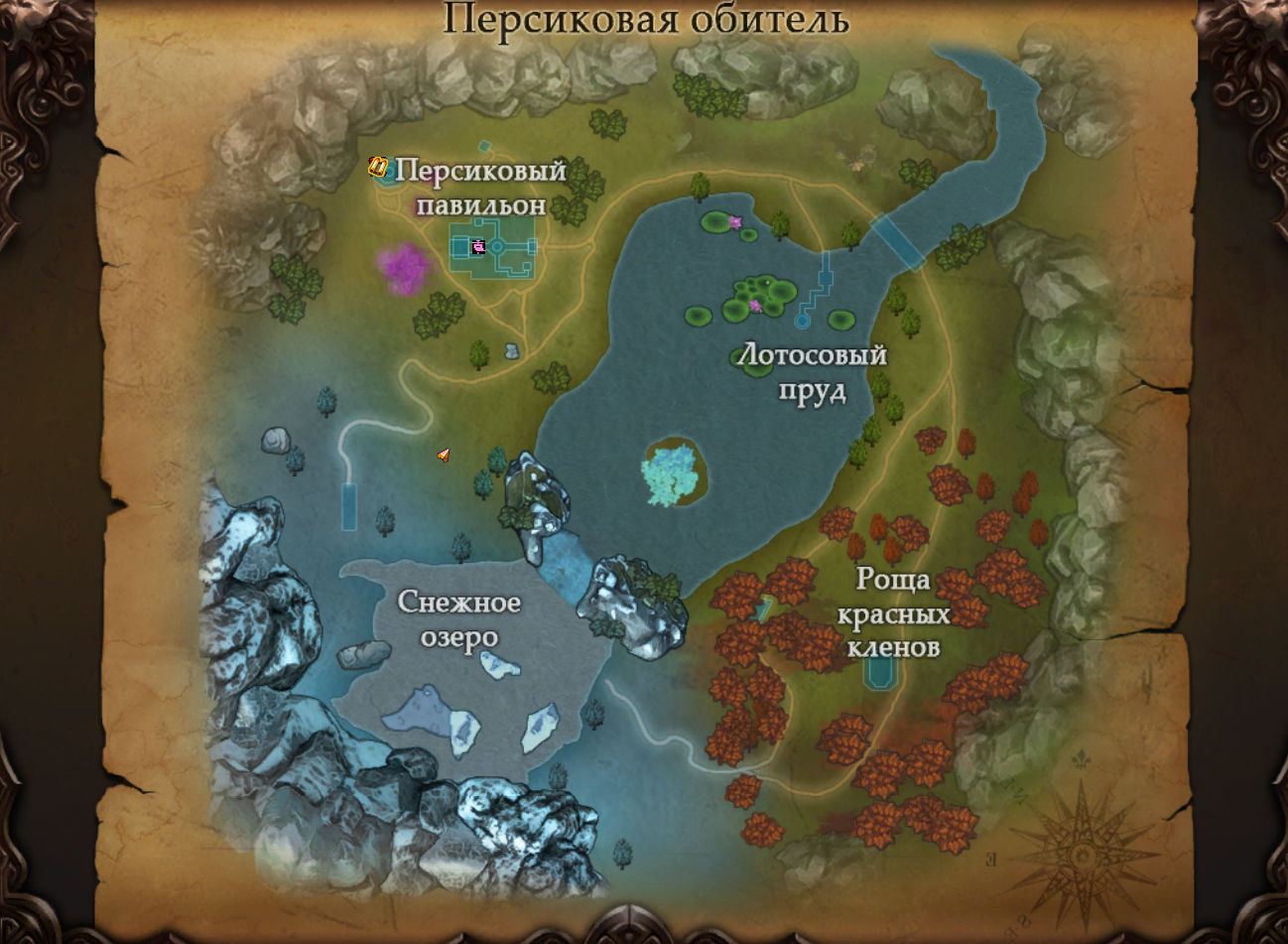Image resolution: width=1288 pixels, height=944 pixels.
Task: Toggle the pink resource cloud near the pavilion
Action: click(403, 263)
